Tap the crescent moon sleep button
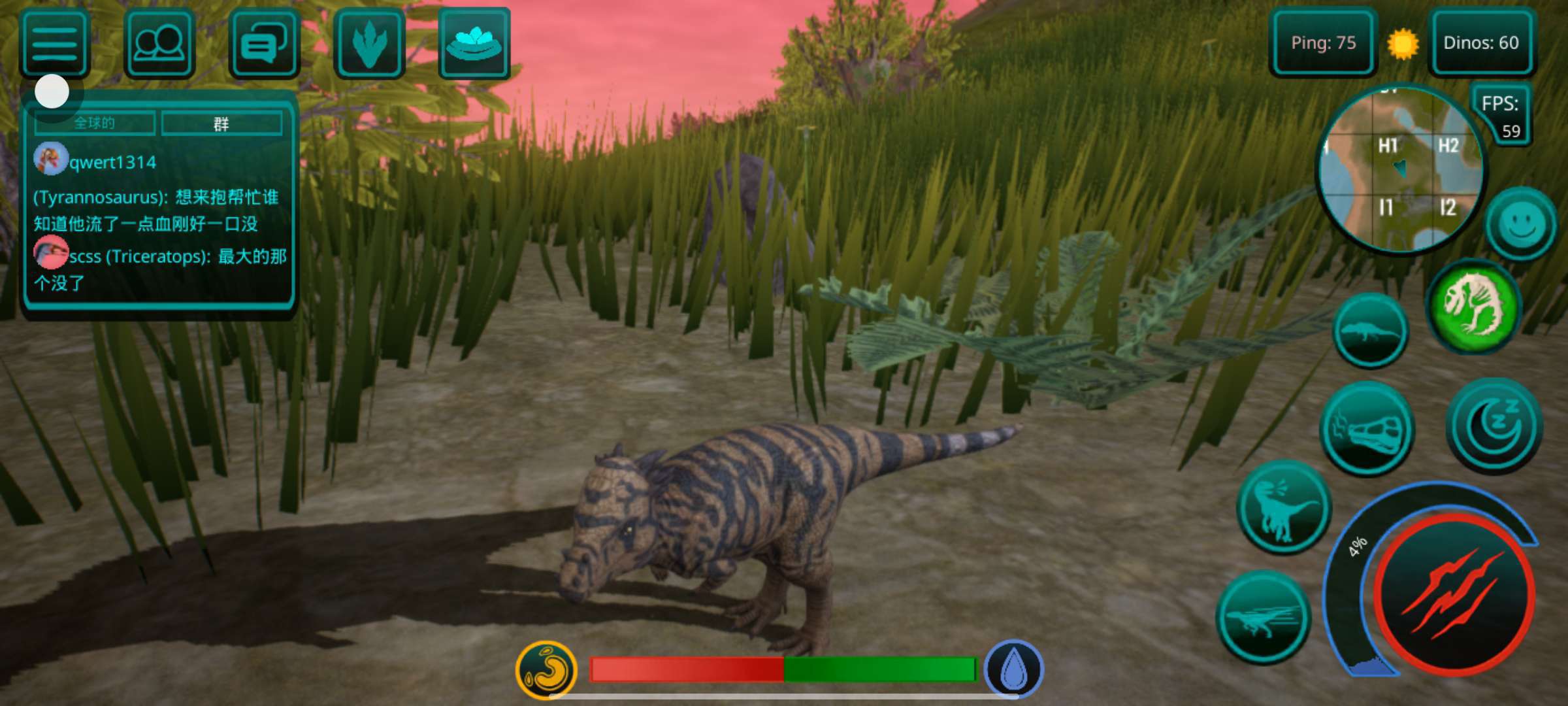 (x=1494, y=425)
